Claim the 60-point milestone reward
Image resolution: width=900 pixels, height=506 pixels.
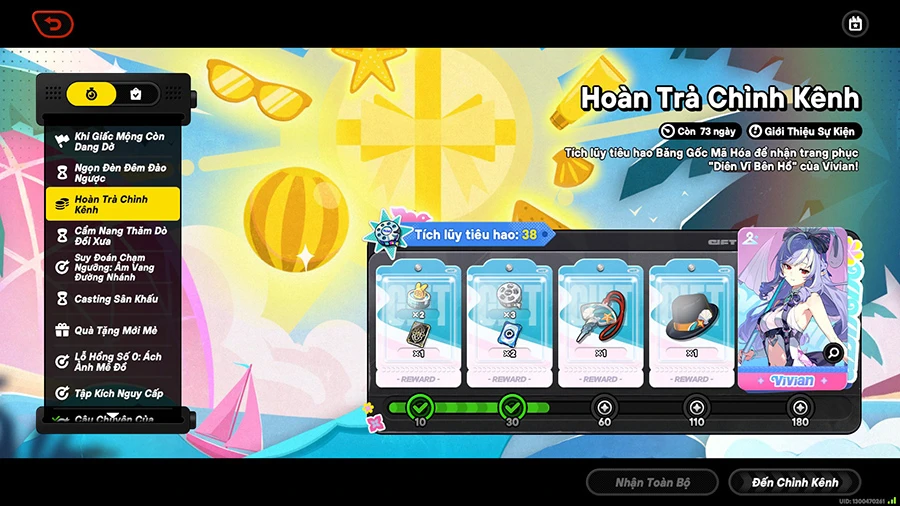pos(603,407)
